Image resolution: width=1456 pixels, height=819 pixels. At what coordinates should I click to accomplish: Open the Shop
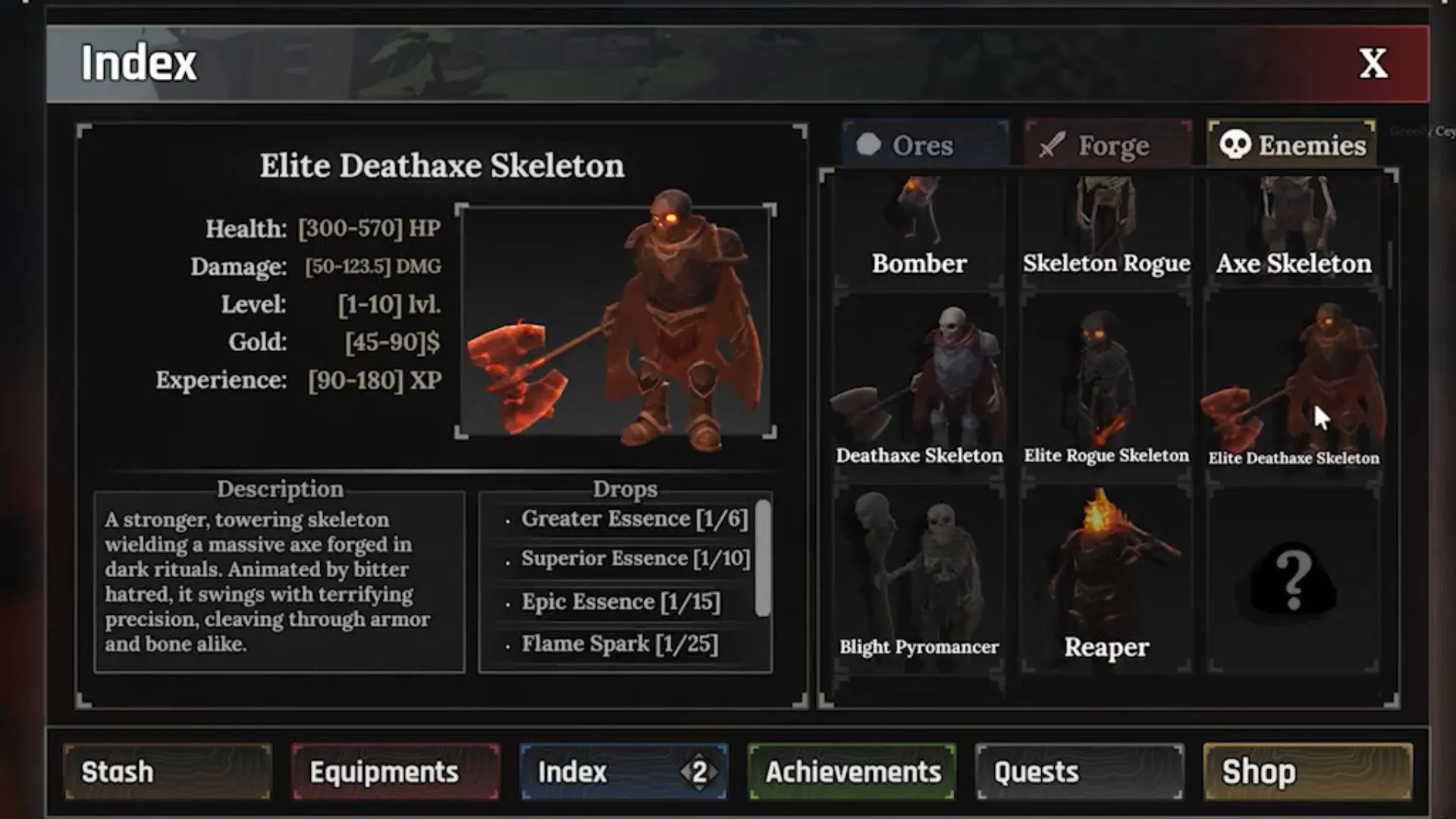[x=1308, y=771]
